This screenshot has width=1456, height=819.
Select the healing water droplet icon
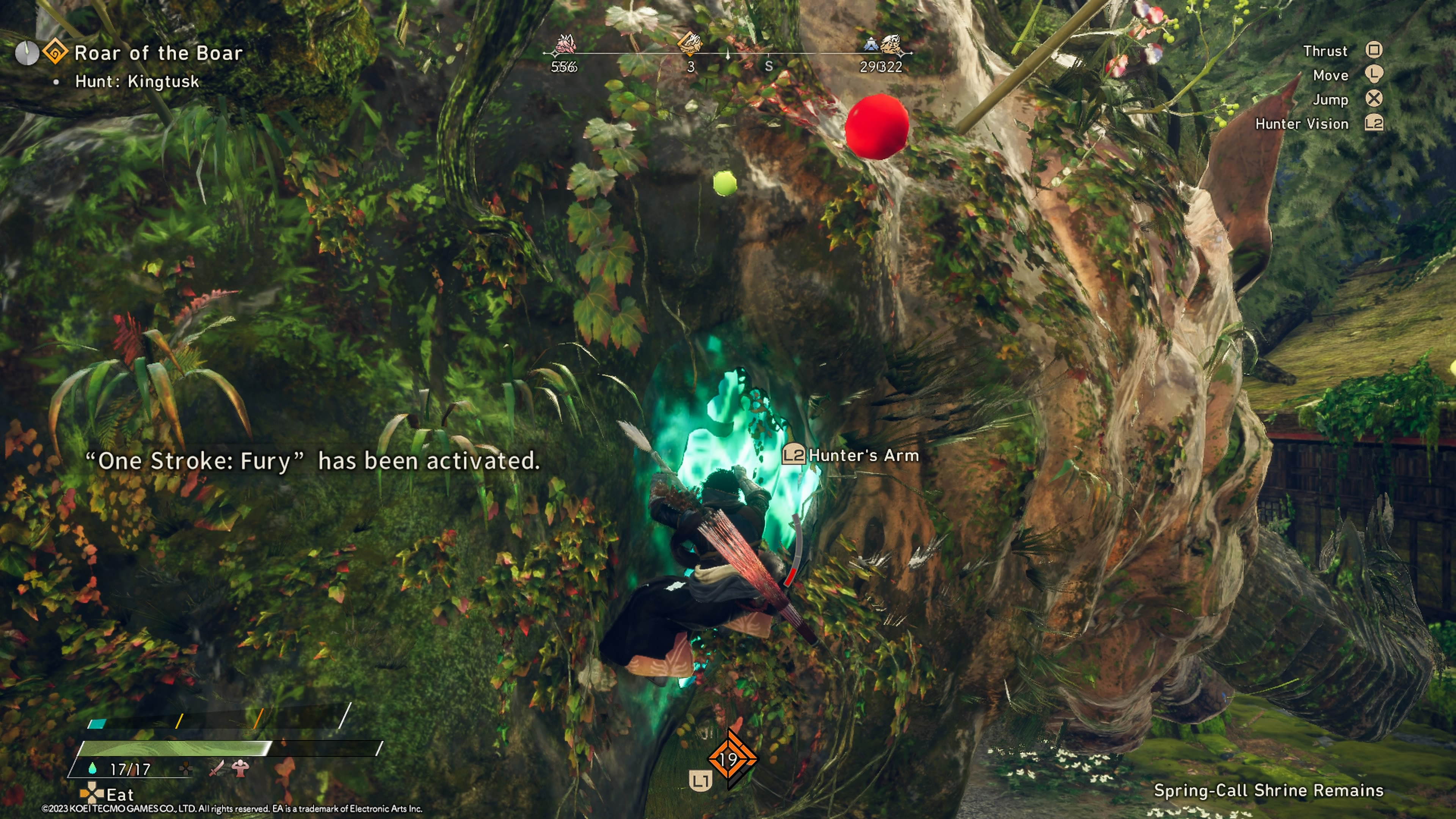coord(93,769)
